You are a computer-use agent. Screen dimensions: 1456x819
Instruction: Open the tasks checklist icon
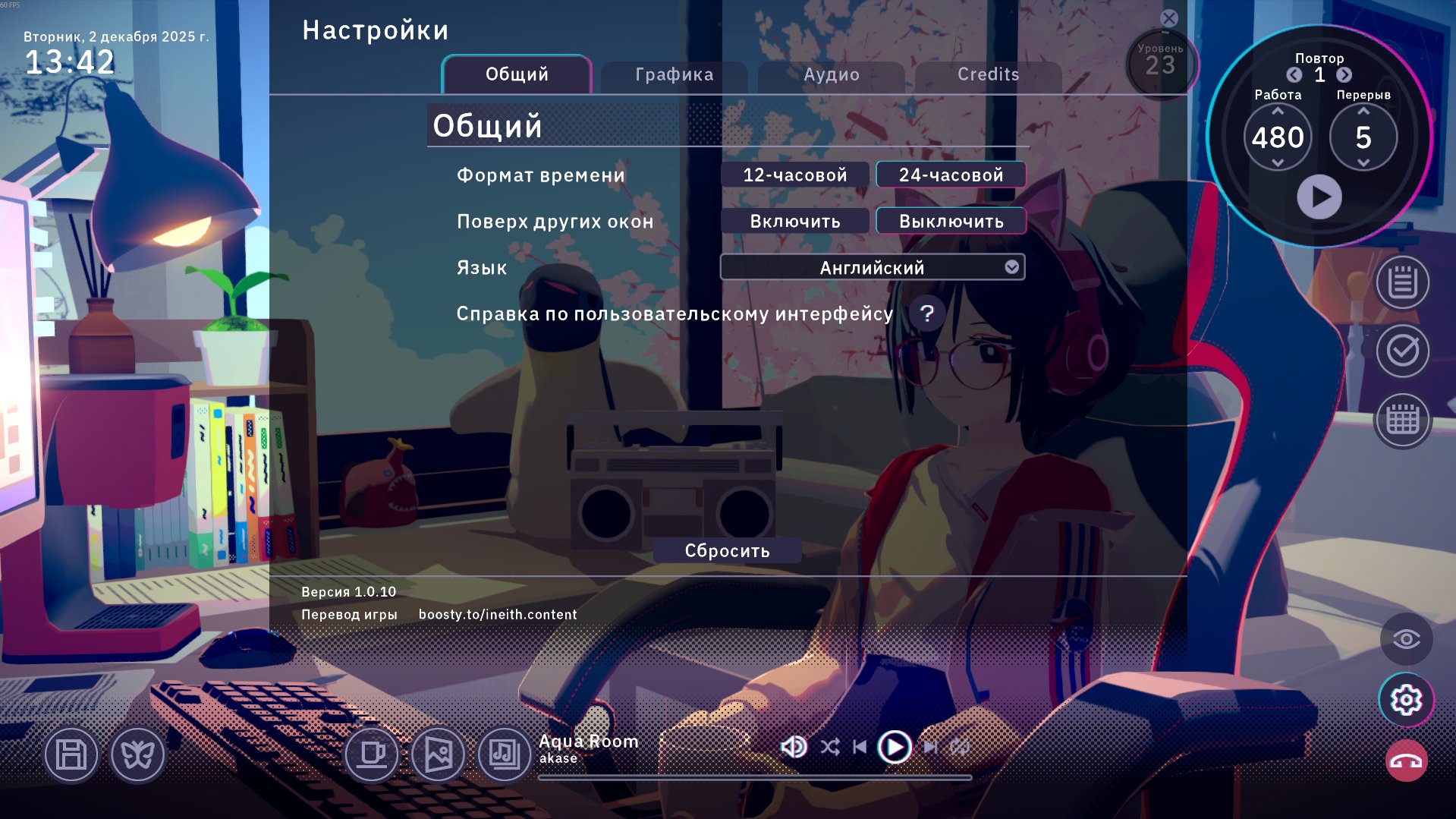tap(1402, 351)
